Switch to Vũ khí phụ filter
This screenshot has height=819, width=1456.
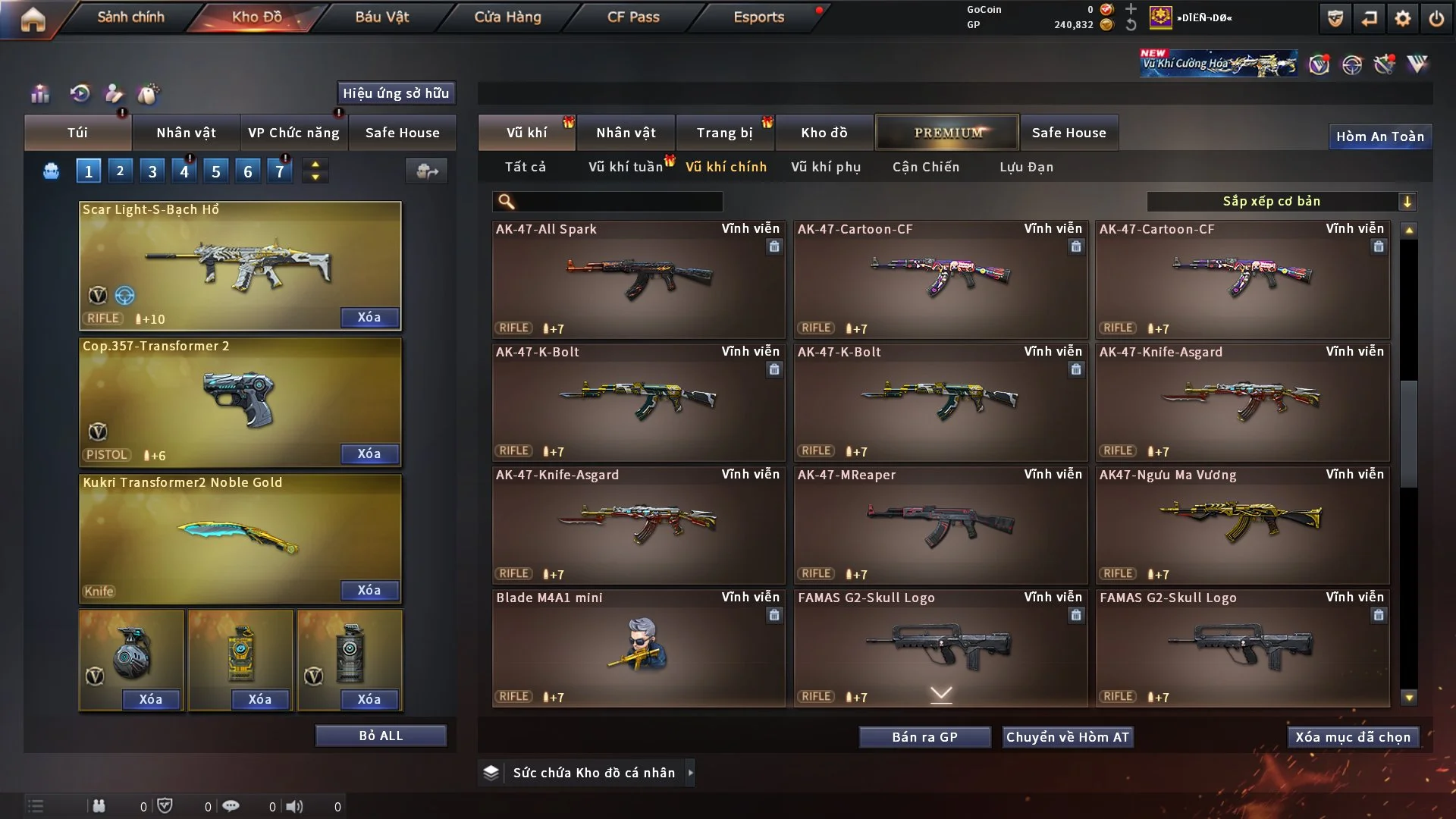826,167
